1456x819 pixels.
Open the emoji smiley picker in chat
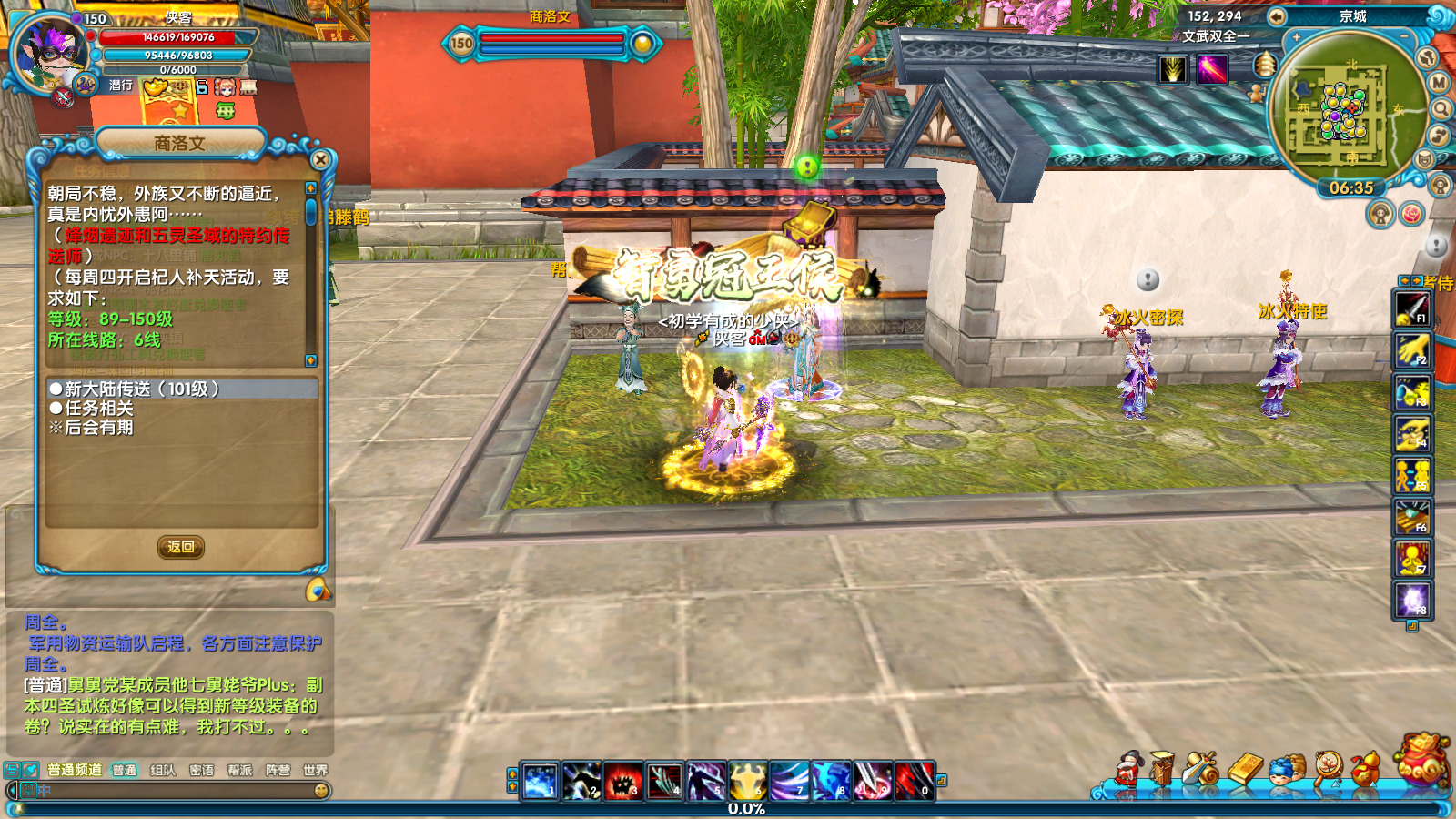[x=321, y=791]
